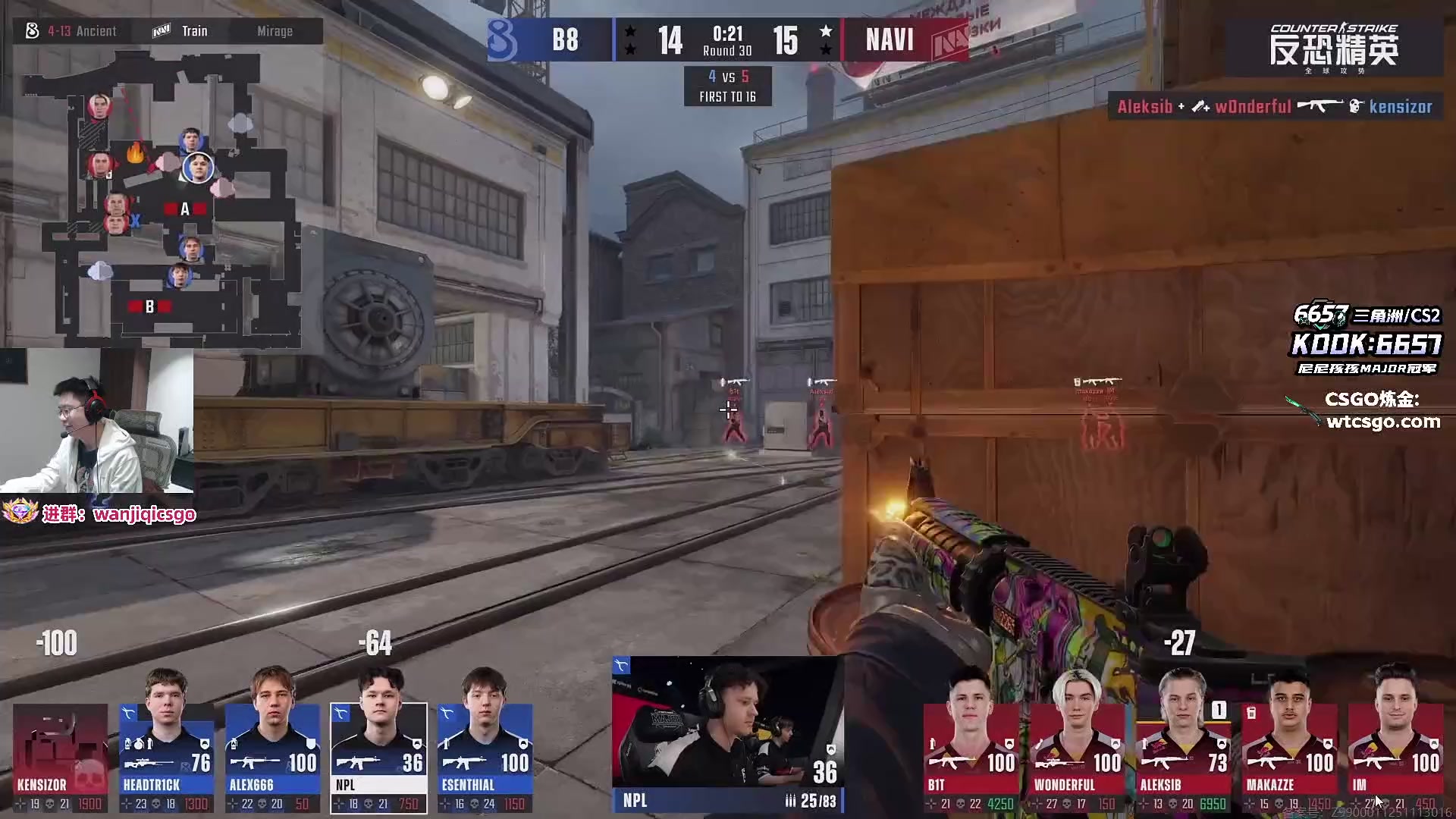Screen dimensions: 1456x819
Task: Click the B8 team logo
Action: [502, 39]
